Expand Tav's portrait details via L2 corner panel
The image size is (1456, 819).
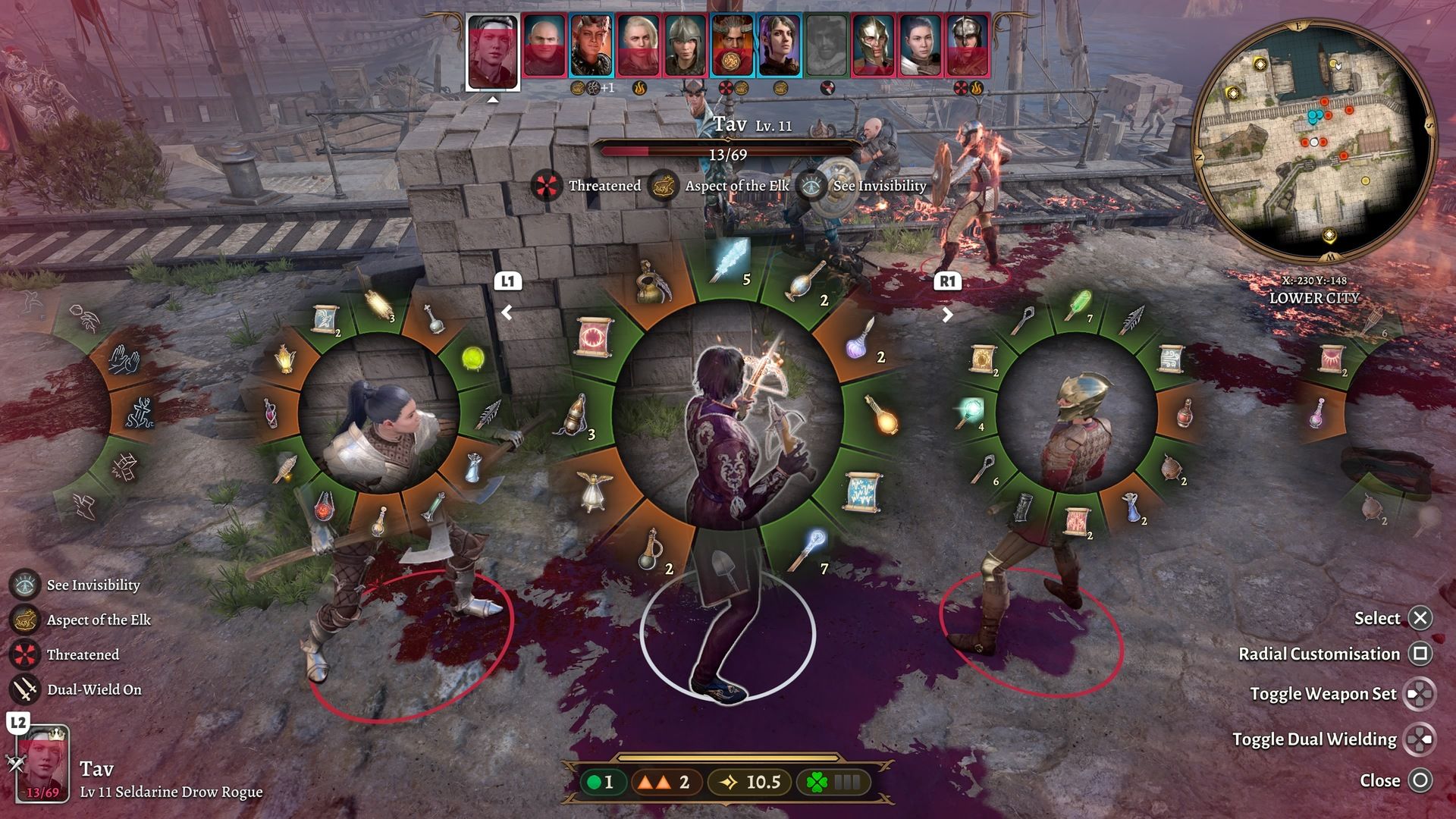tap(42, 758)
